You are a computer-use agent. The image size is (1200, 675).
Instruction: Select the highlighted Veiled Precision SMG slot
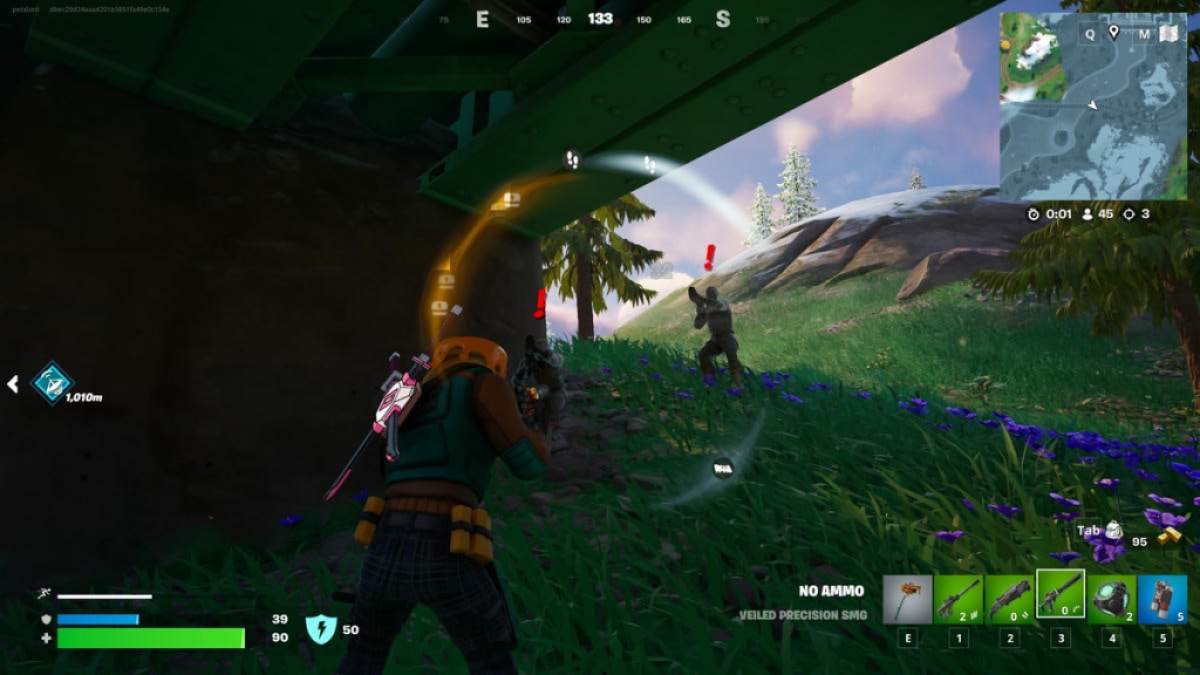point(1060,598)
